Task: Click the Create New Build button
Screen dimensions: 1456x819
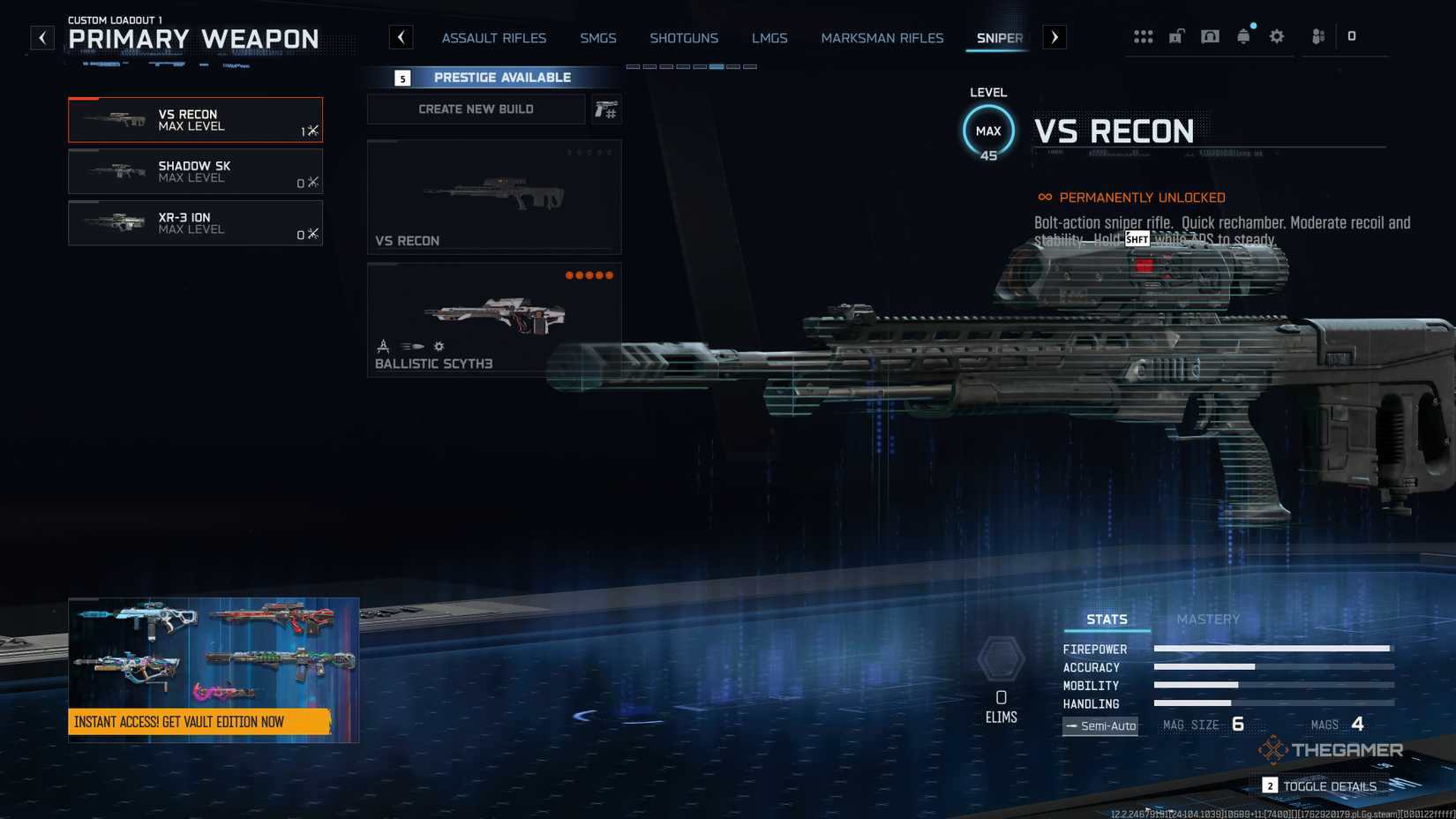Action: click(475, 109)
